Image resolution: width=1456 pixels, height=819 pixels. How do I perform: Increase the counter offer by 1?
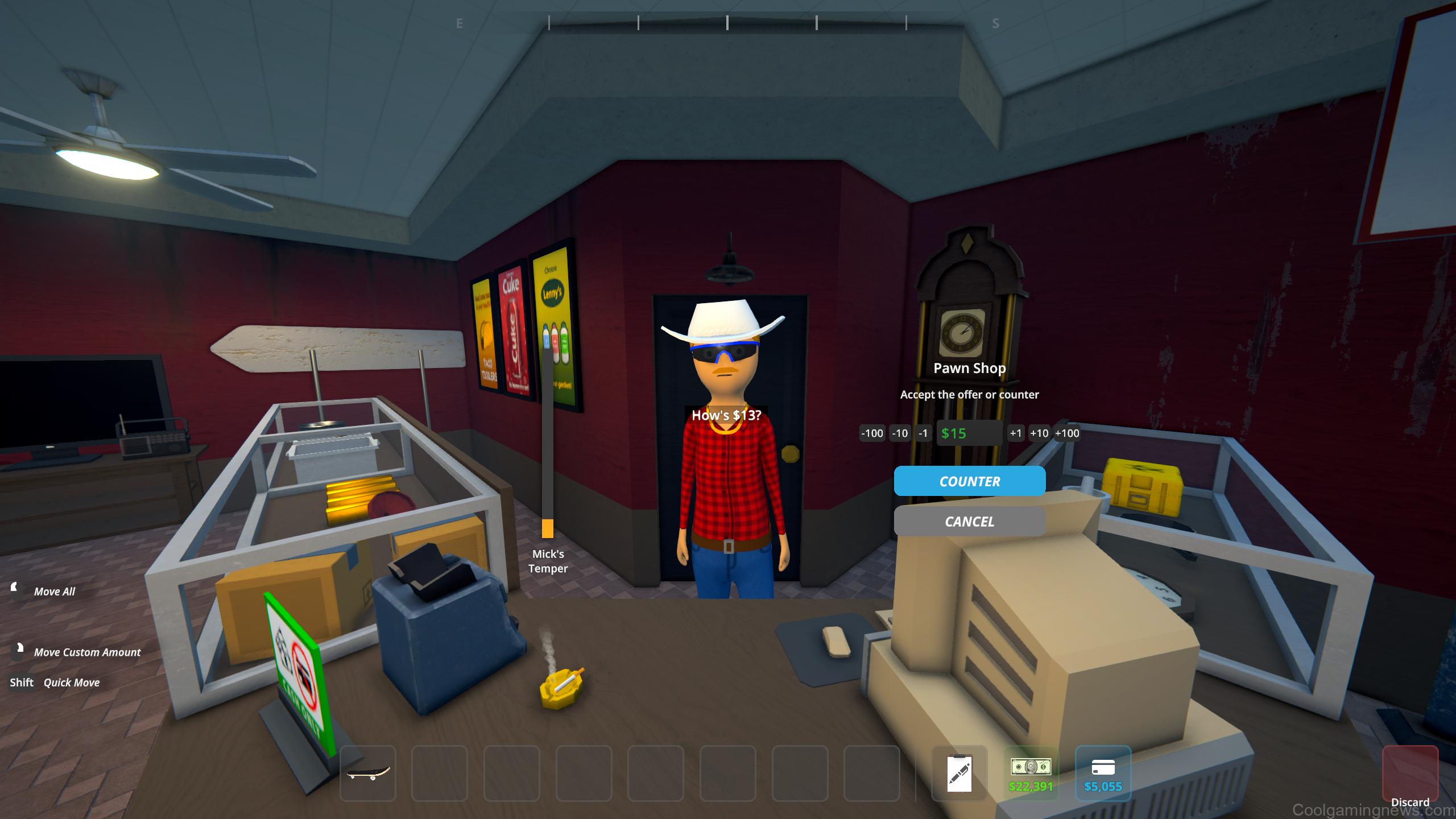pyautogui.click(x=1015, y=433)
